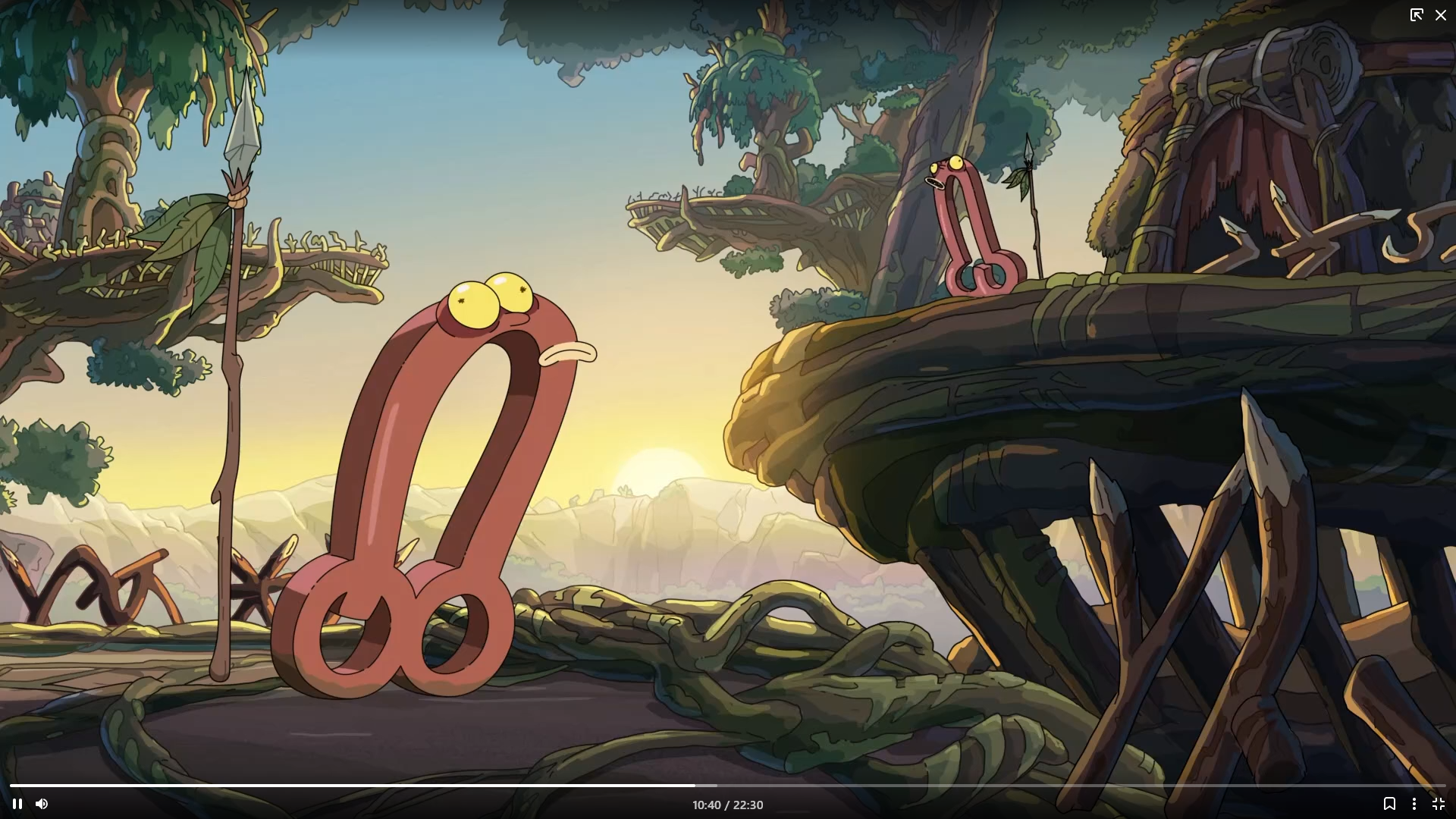1456x819 pixels.
Task: Pause the video playback
Action: point(17,804)
